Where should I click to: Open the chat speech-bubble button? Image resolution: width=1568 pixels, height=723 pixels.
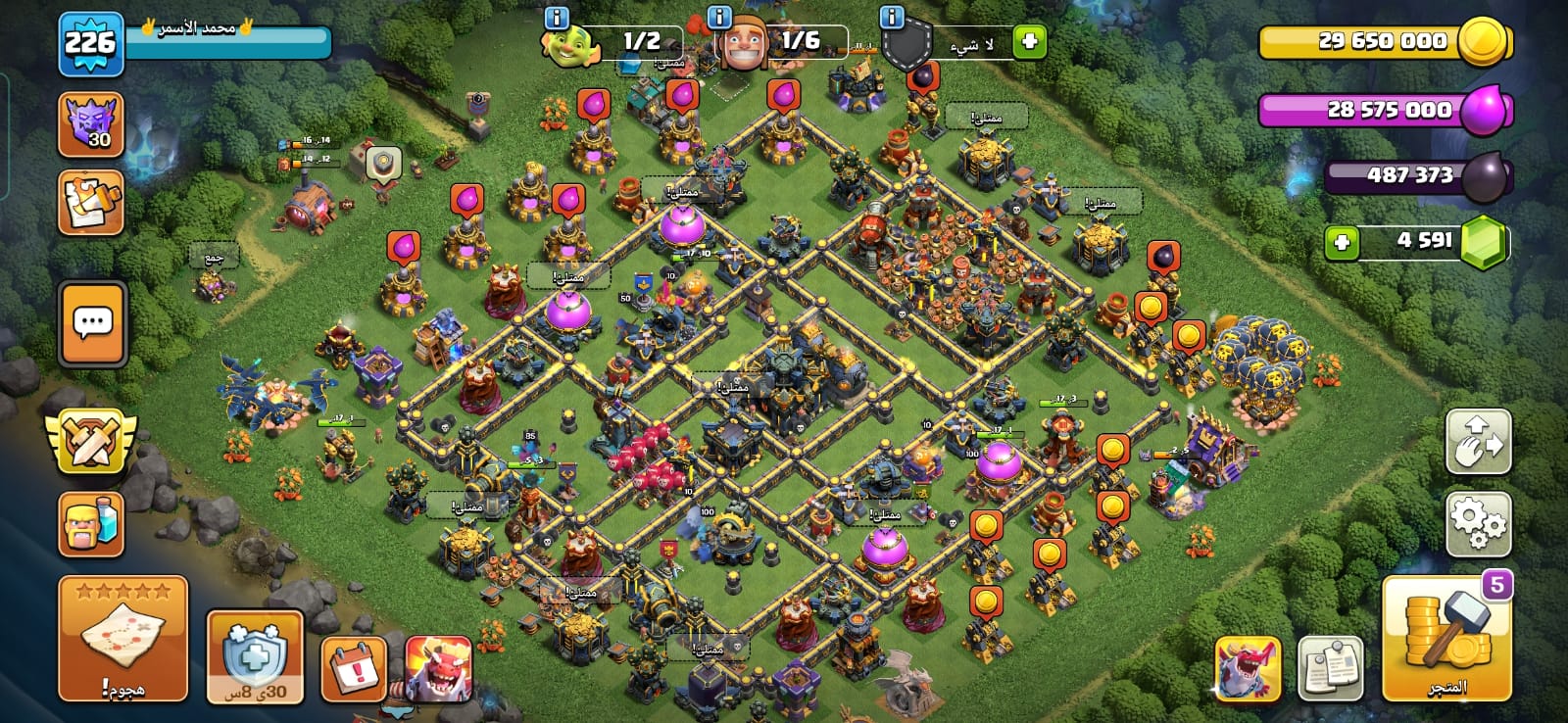[93, 323]
